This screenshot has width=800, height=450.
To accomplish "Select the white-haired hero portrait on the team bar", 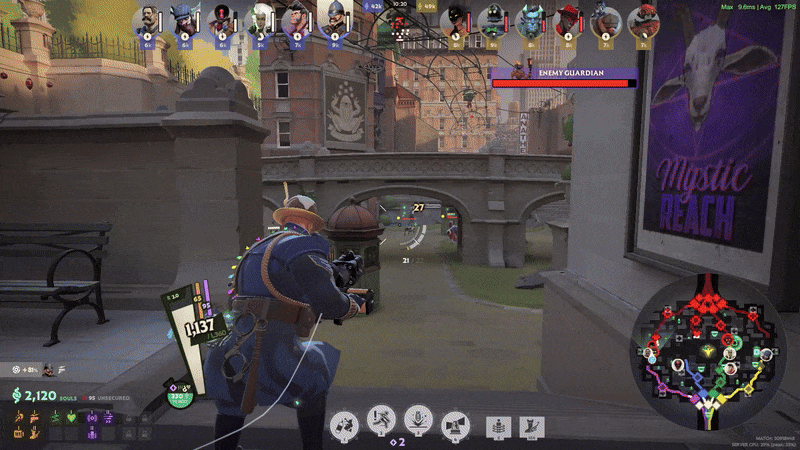I will pos(258,21).
